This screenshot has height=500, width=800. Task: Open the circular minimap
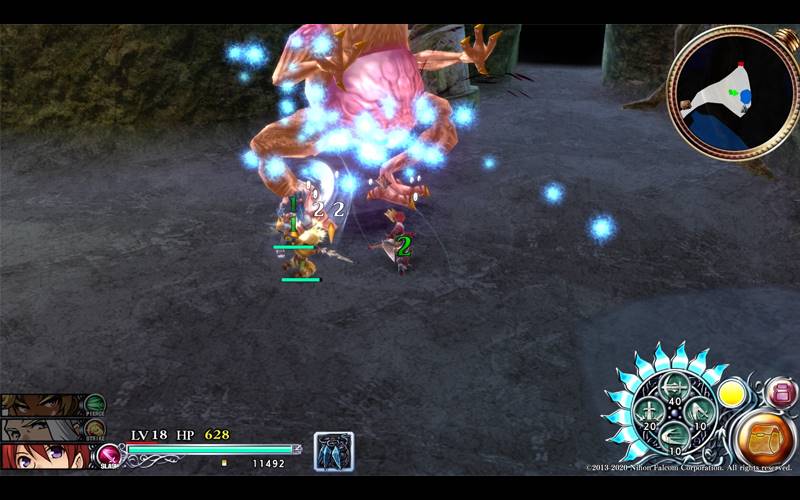(727, 94)
